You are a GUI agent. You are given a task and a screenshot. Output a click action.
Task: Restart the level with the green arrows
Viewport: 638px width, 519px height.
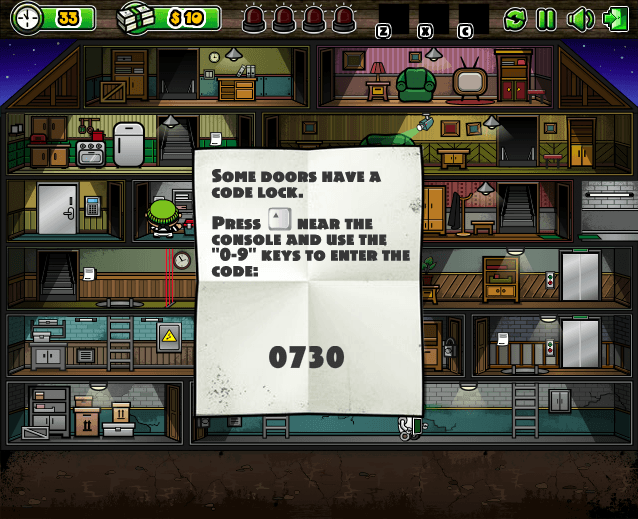click(x=515, y=18)
